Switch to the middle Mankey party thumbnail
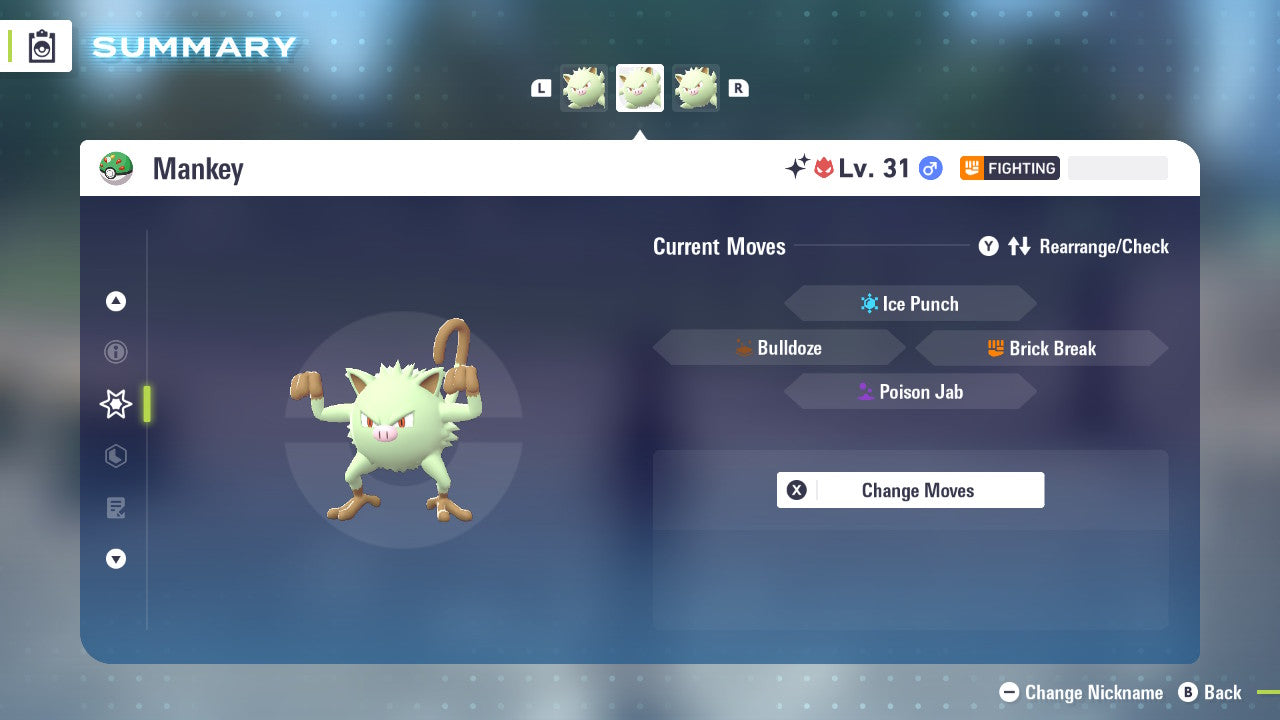This screenshot has width=1280, height=720. 639,87
